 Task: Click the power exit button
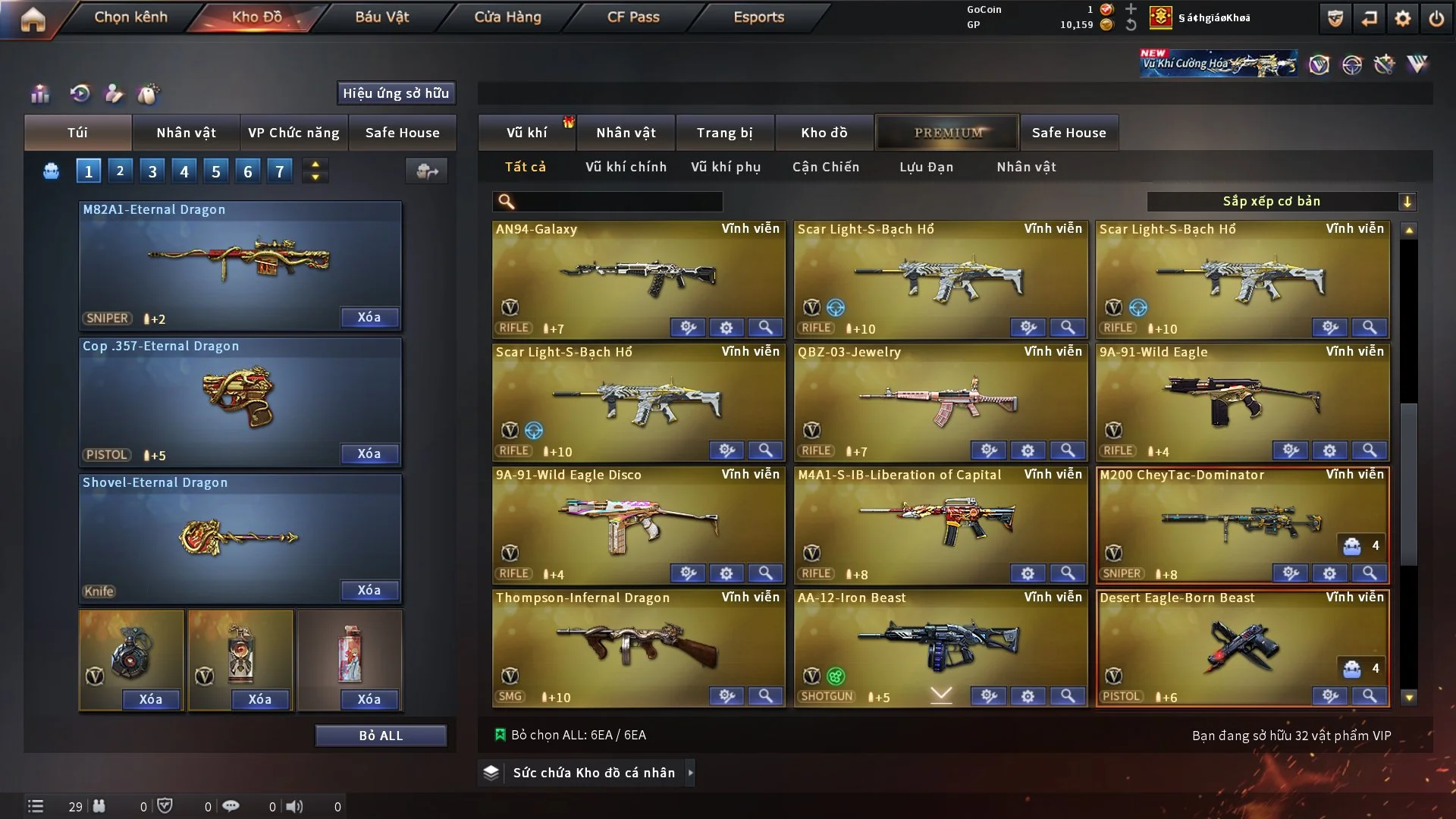pyautogui.click(x=1436, y=19)
